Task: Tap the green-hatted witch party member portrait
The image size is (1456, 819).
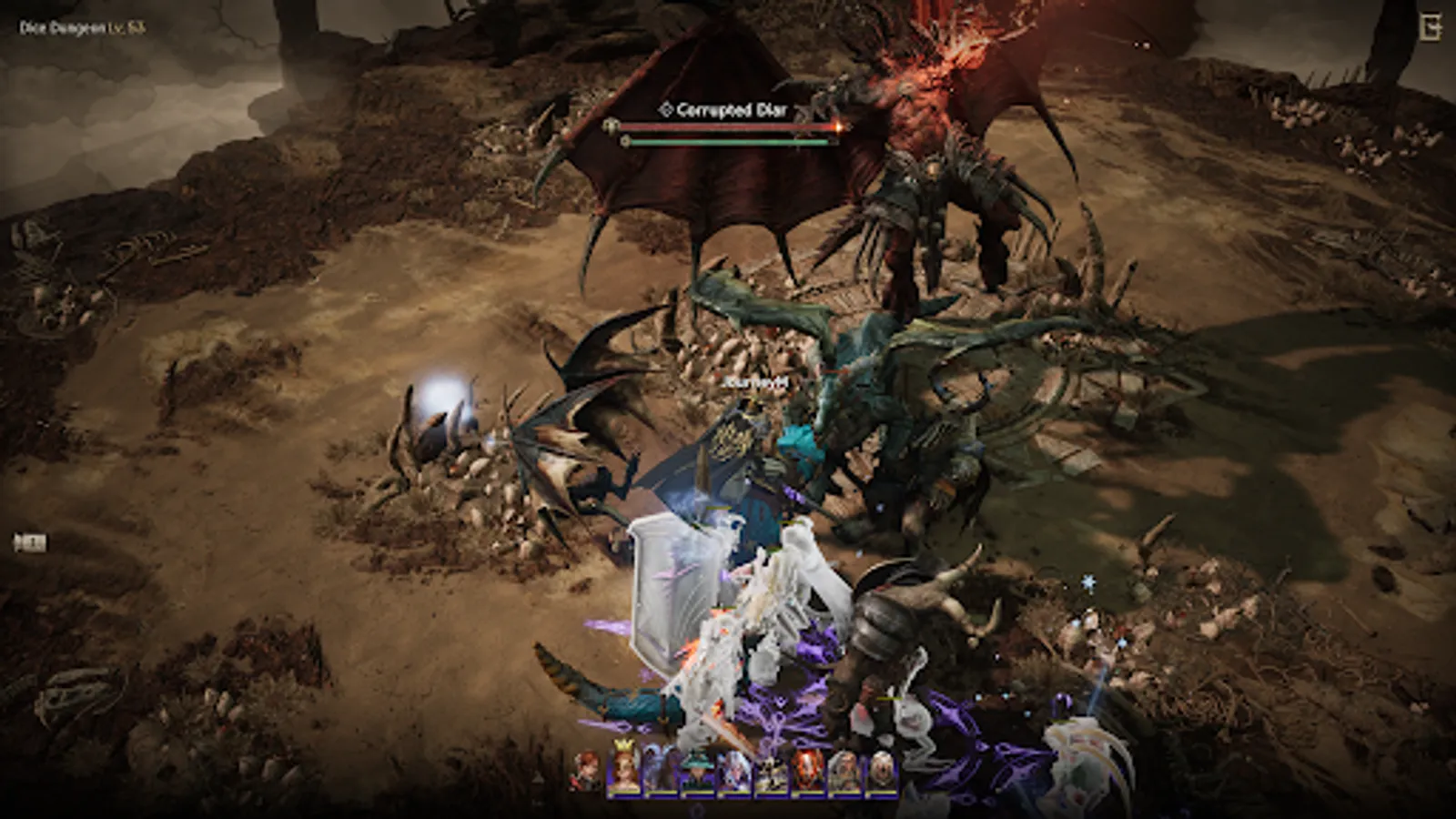Action: (697, 772)
